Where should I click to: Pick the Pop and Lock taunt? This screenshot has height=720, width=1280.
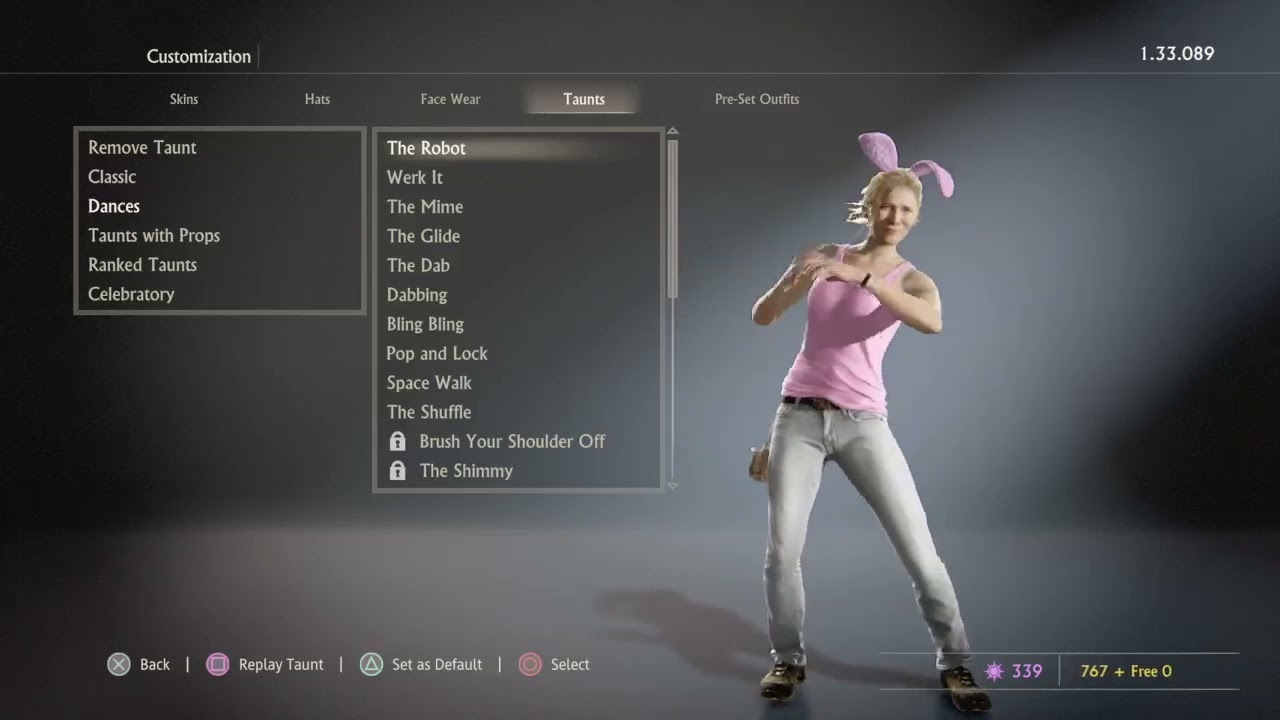(x=437, y=353)
